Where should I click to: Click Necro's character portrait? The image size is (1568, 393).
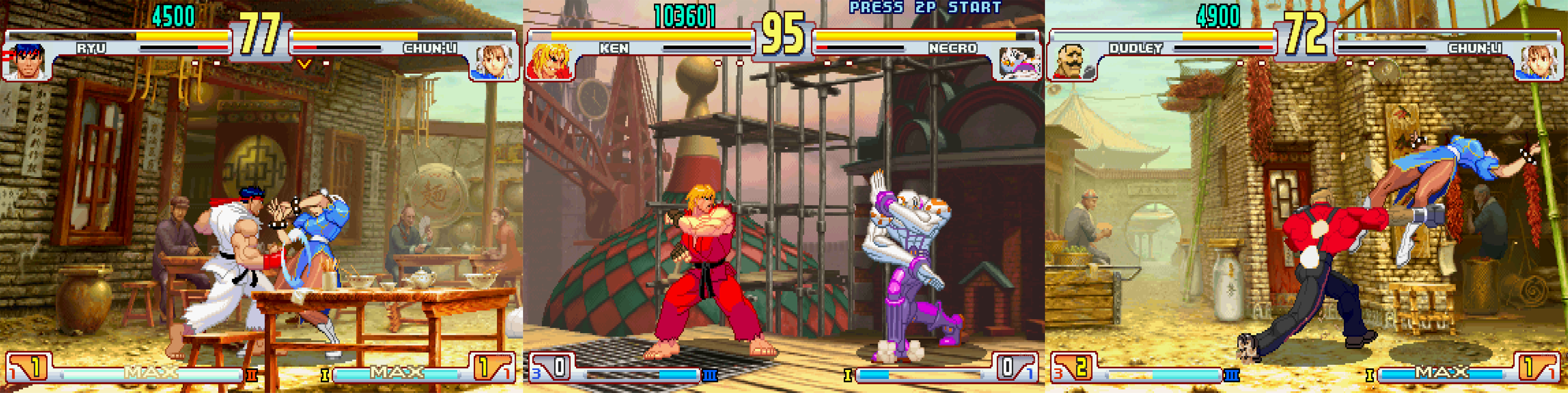tap(1017, 62)
